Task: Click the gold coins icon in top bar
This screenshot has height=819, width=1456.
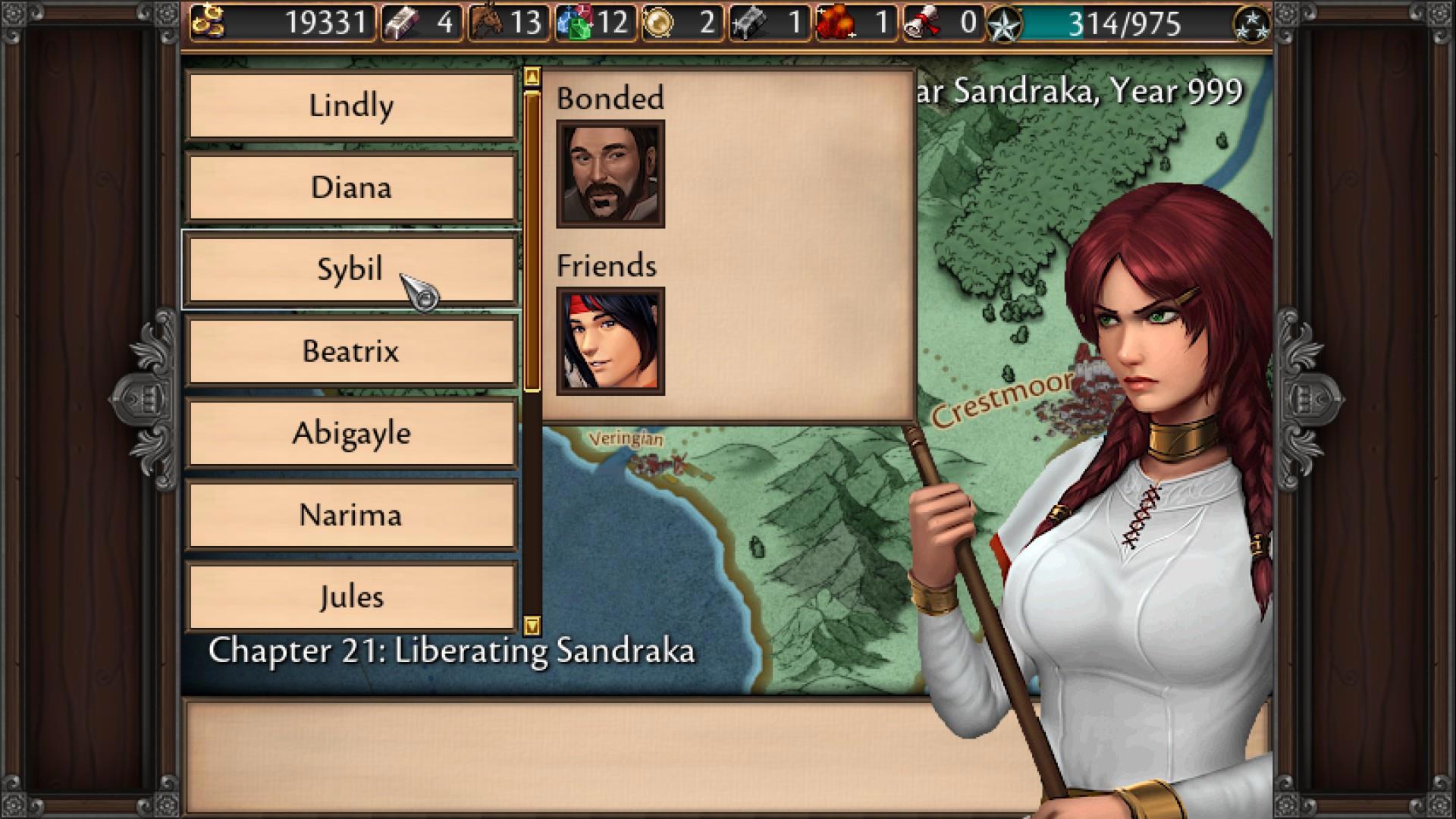Action: [208, 22]
